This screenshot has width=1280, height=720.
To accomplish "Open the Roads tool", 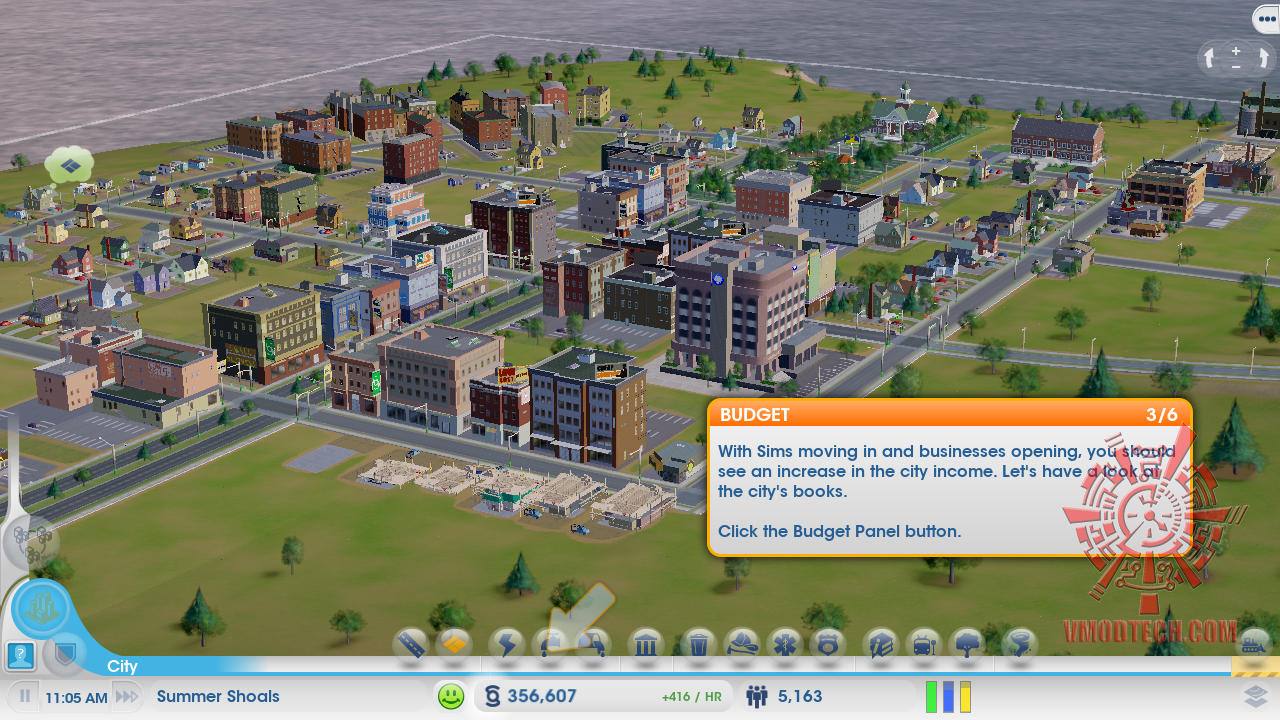I will 412,645.
